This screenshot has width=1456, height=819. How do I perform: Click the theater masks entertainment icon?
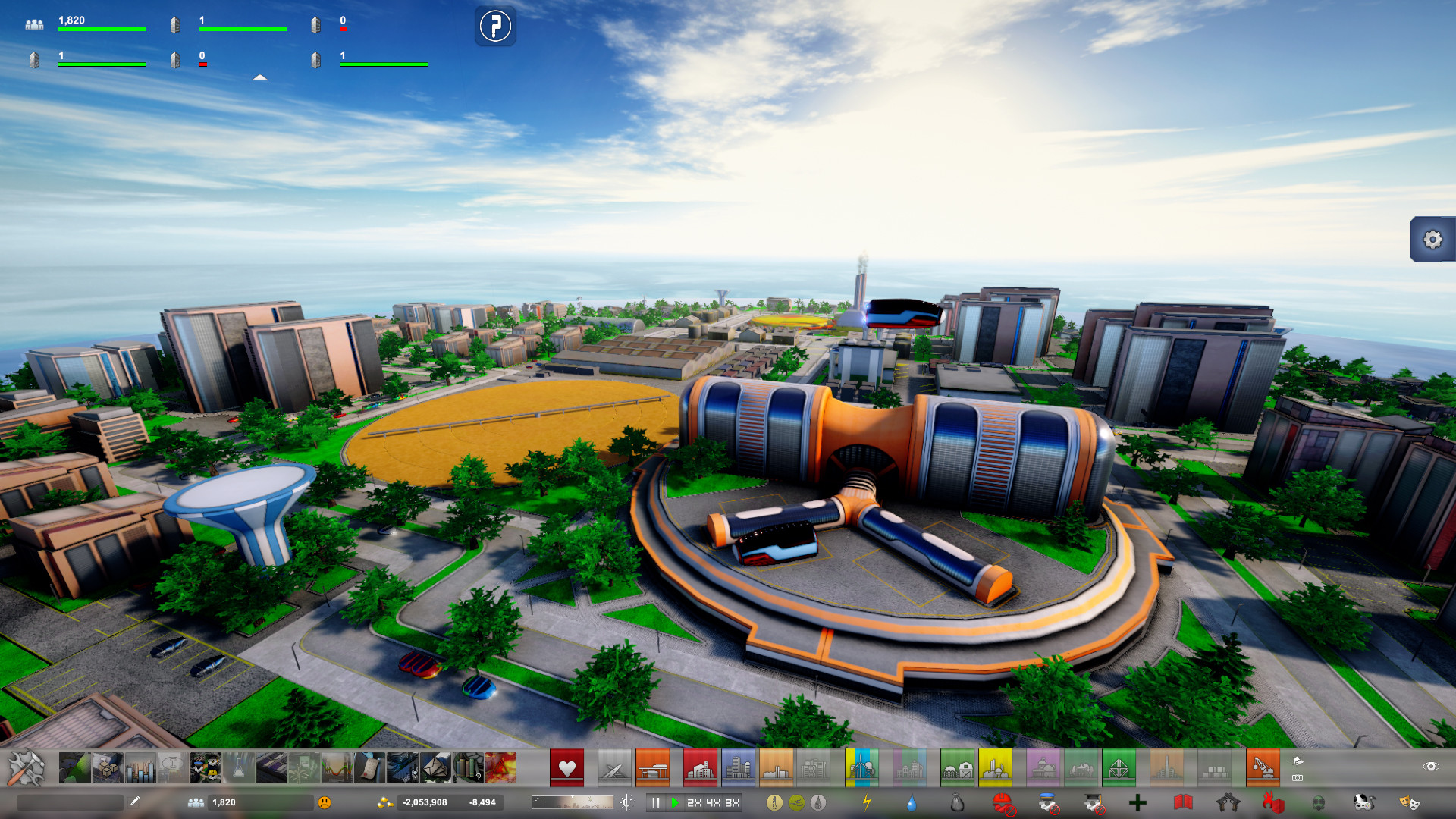1412,803
